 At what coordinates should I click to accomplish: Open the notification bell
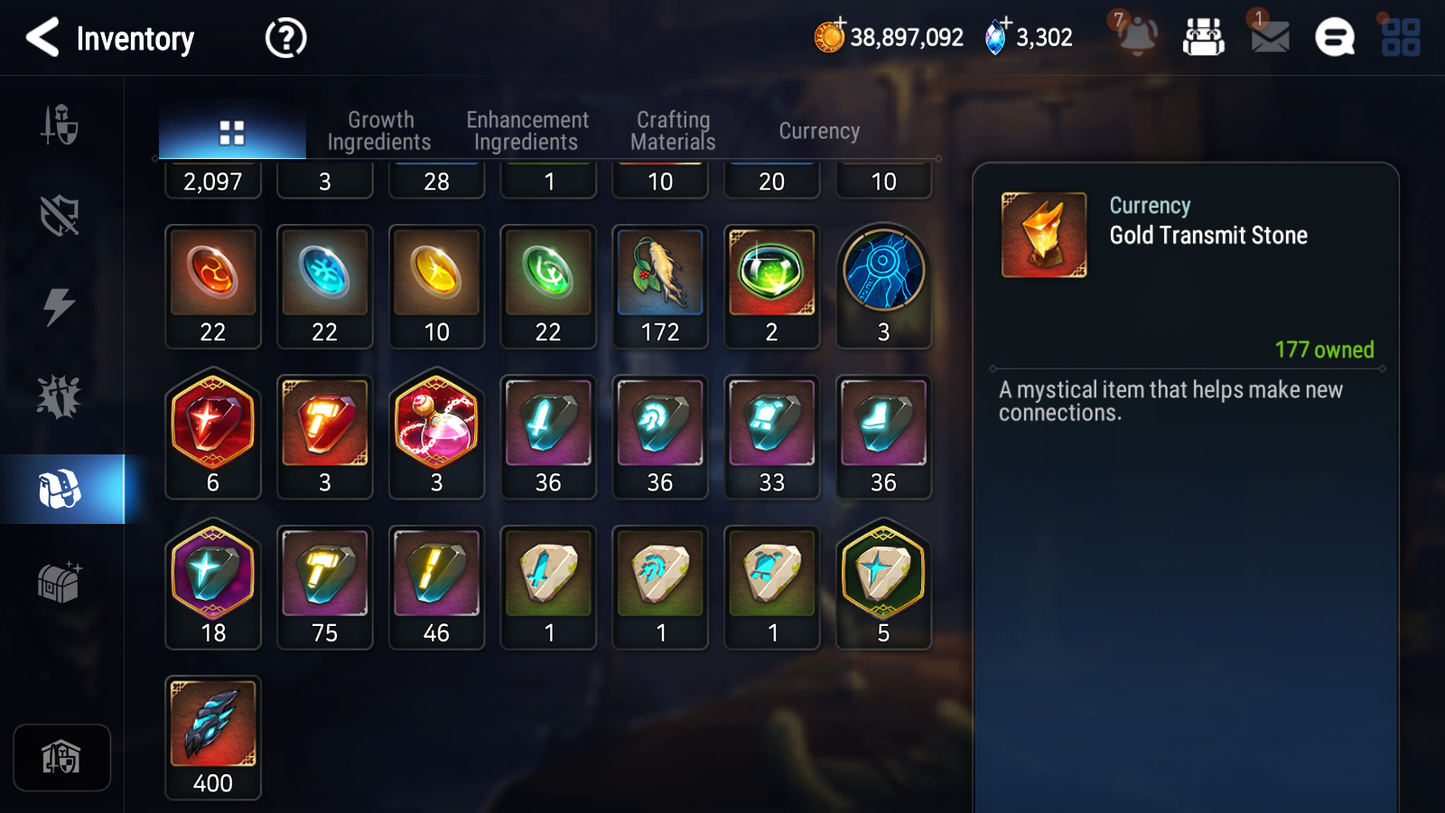pyautogui.click(x=1137, y=37)
